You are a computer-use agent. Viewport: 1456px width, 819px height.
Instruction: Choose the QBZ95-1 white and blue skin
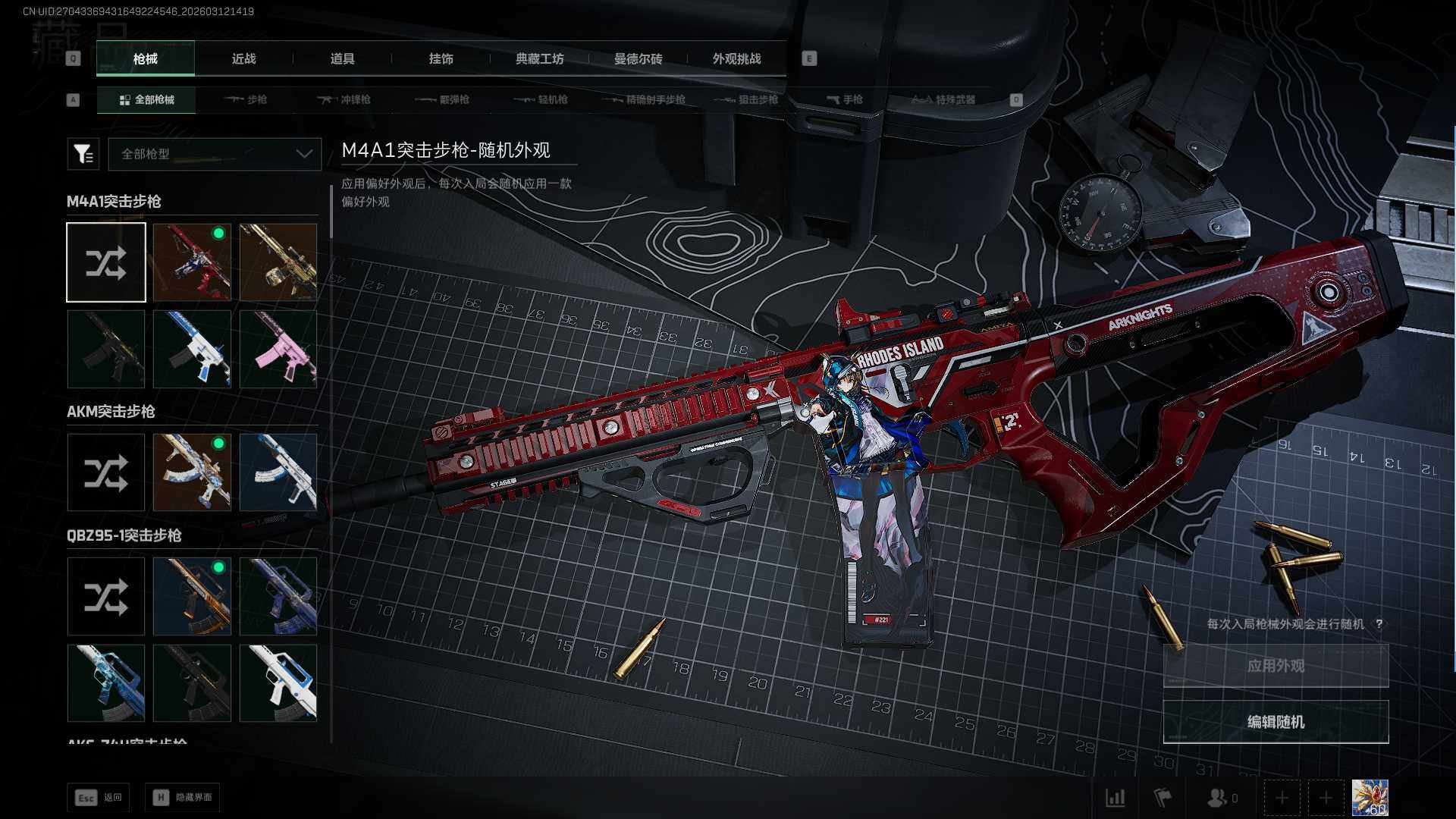(278, 683)
